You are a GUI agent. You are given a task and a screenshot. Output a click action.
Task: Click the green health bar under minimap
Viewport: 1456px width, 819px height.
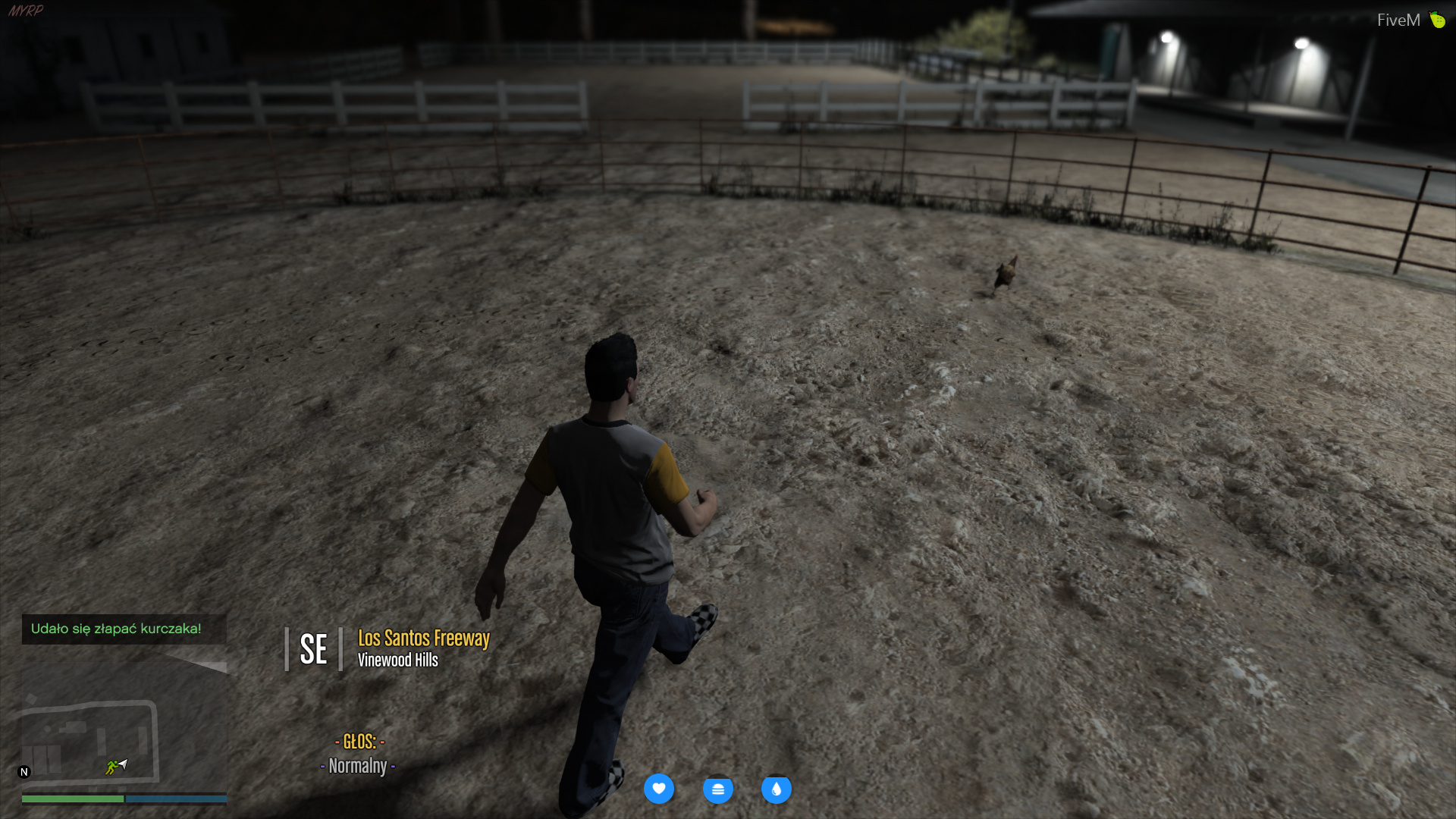(74, 799)
